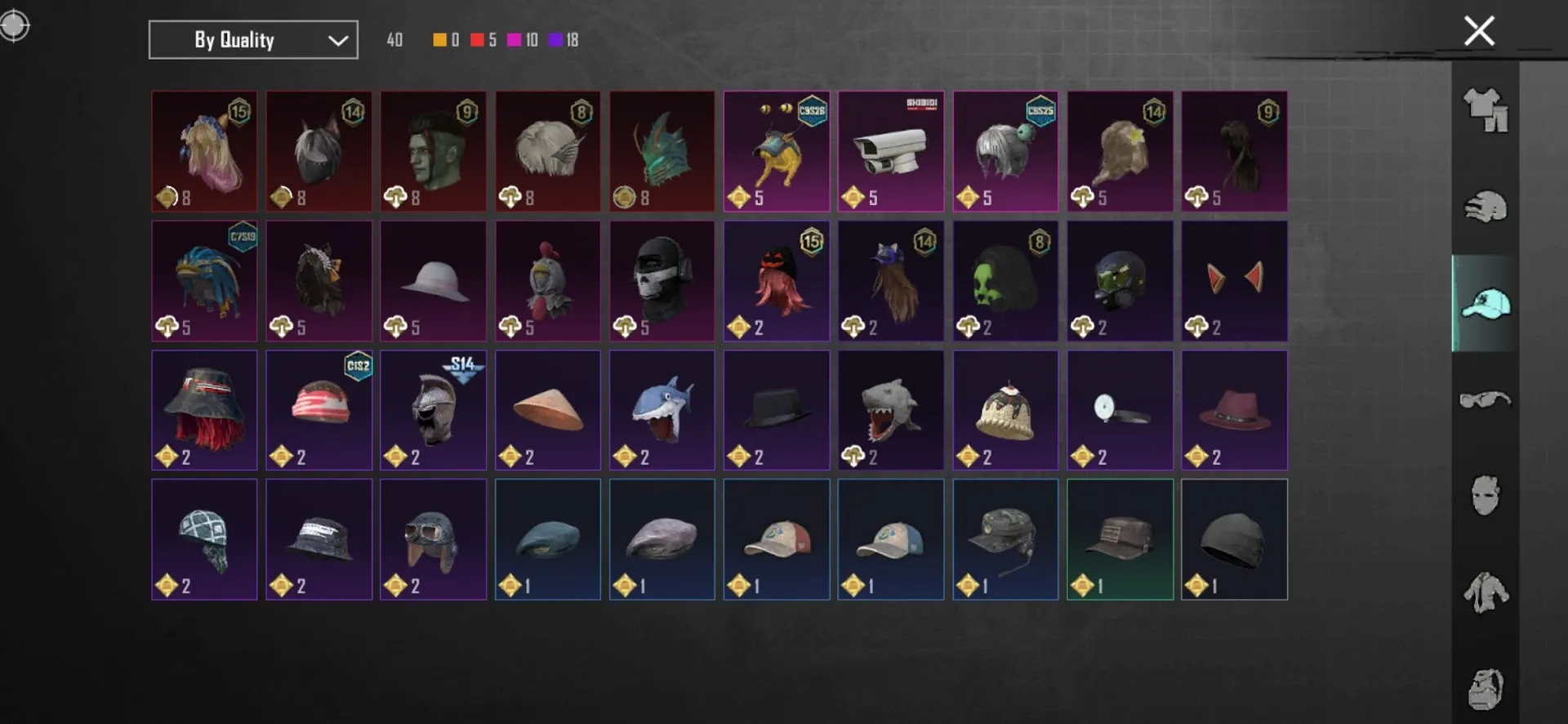Select the aviator goggles pilot hat
The height and width of the screenshot is (724, 1568).
click(x=433, y=539)
